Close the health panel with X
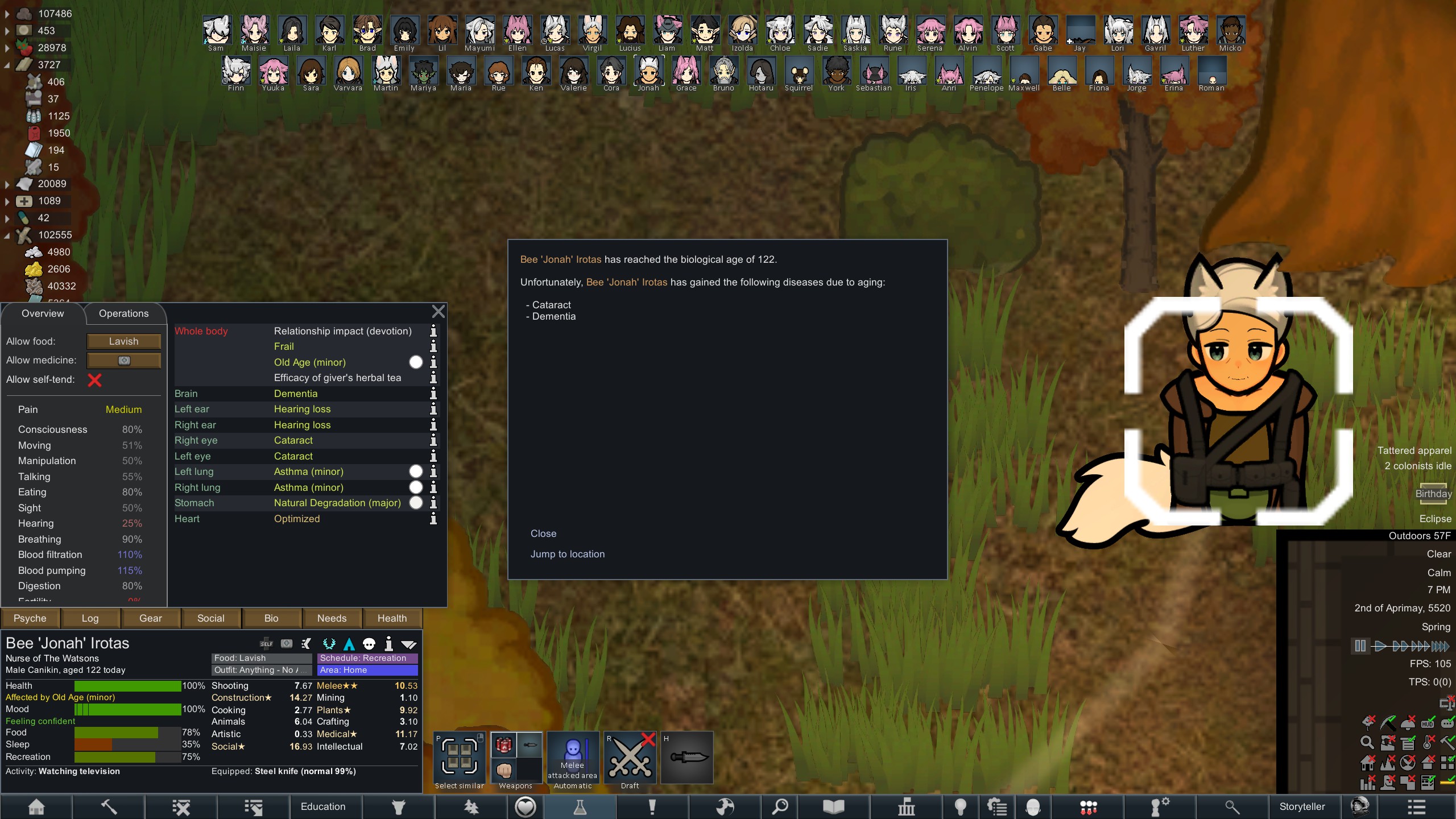Viewport: 1456px width, 819px height. [438, 312]
